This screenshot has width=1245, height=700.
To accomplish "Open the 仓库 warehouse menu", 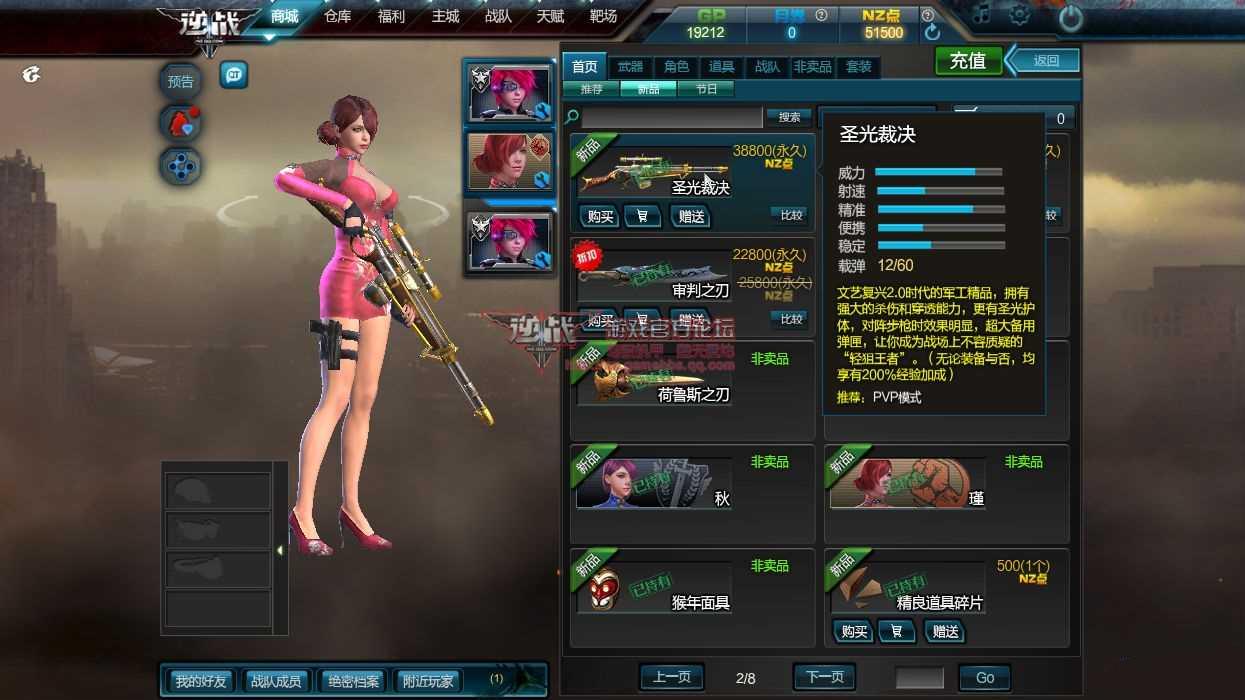I will (x=338, y=17).
